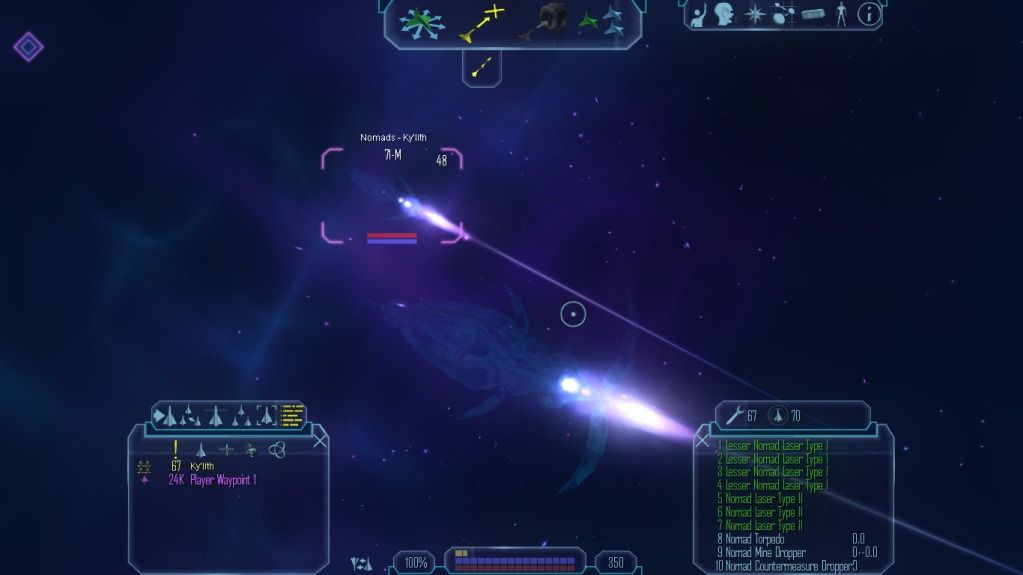Open the story star icon with constellation
Viewport: 1023px width, 575px height.
click(785, 14)
